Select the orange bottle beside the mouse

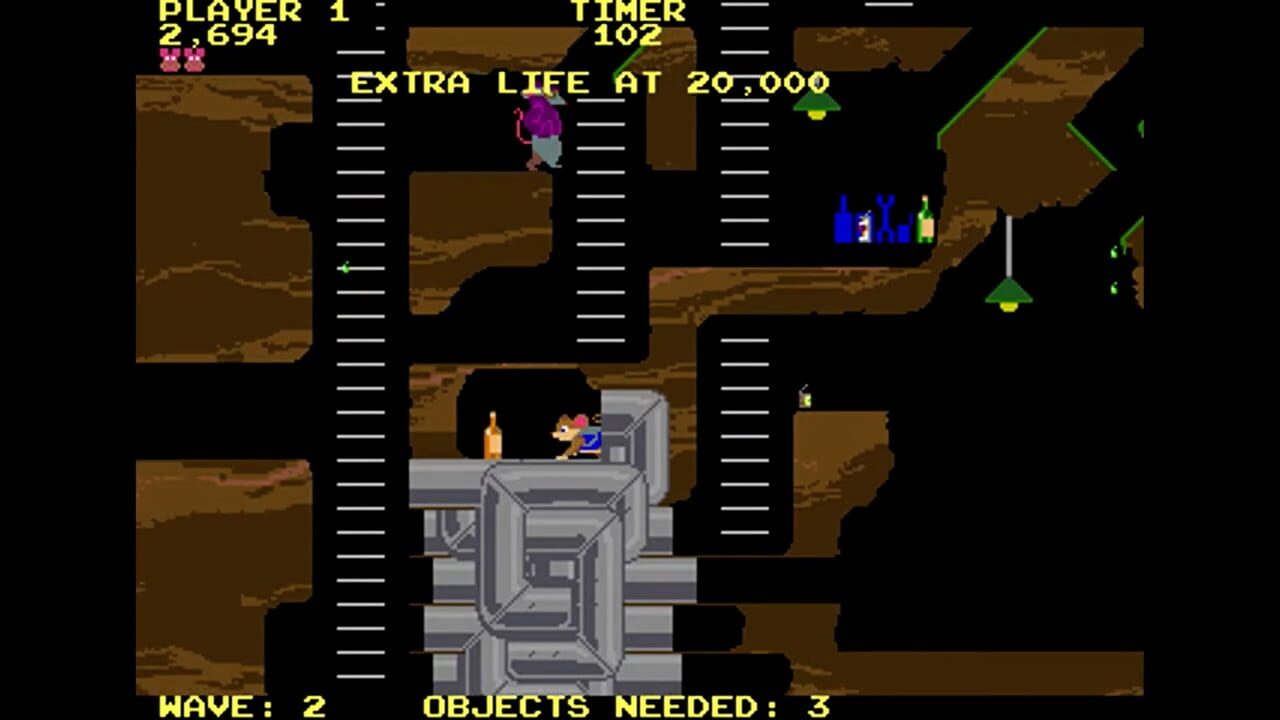495,440
